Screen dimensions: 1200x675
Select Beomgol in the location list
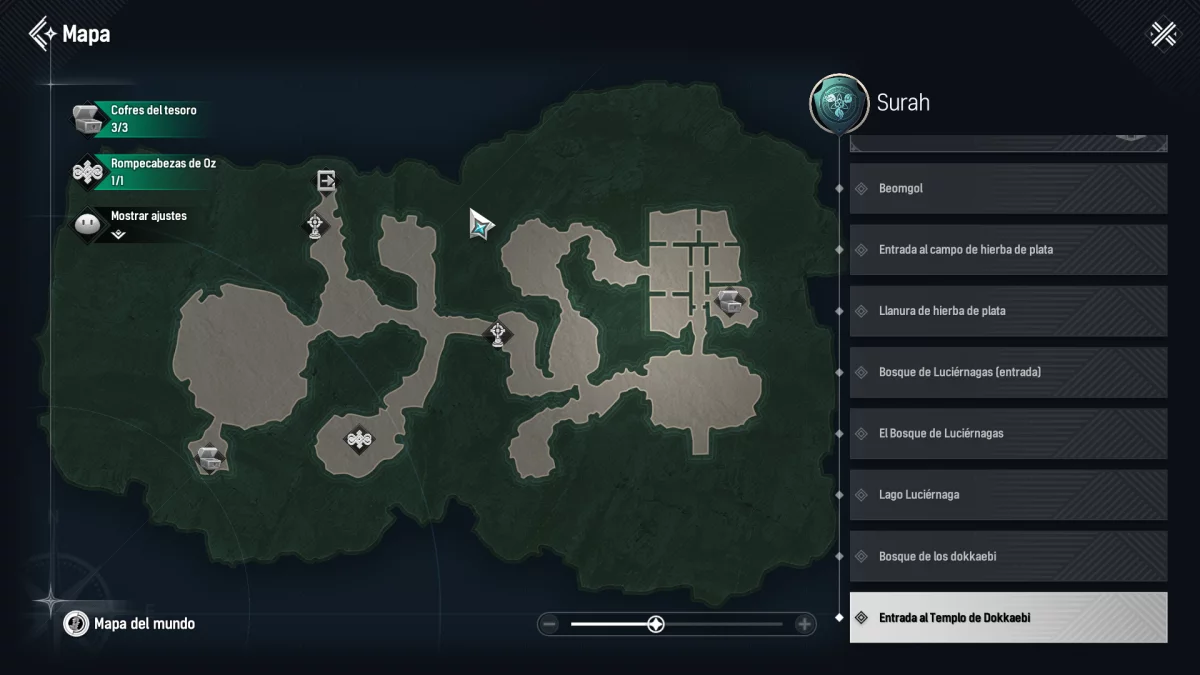coord(1008,188)
